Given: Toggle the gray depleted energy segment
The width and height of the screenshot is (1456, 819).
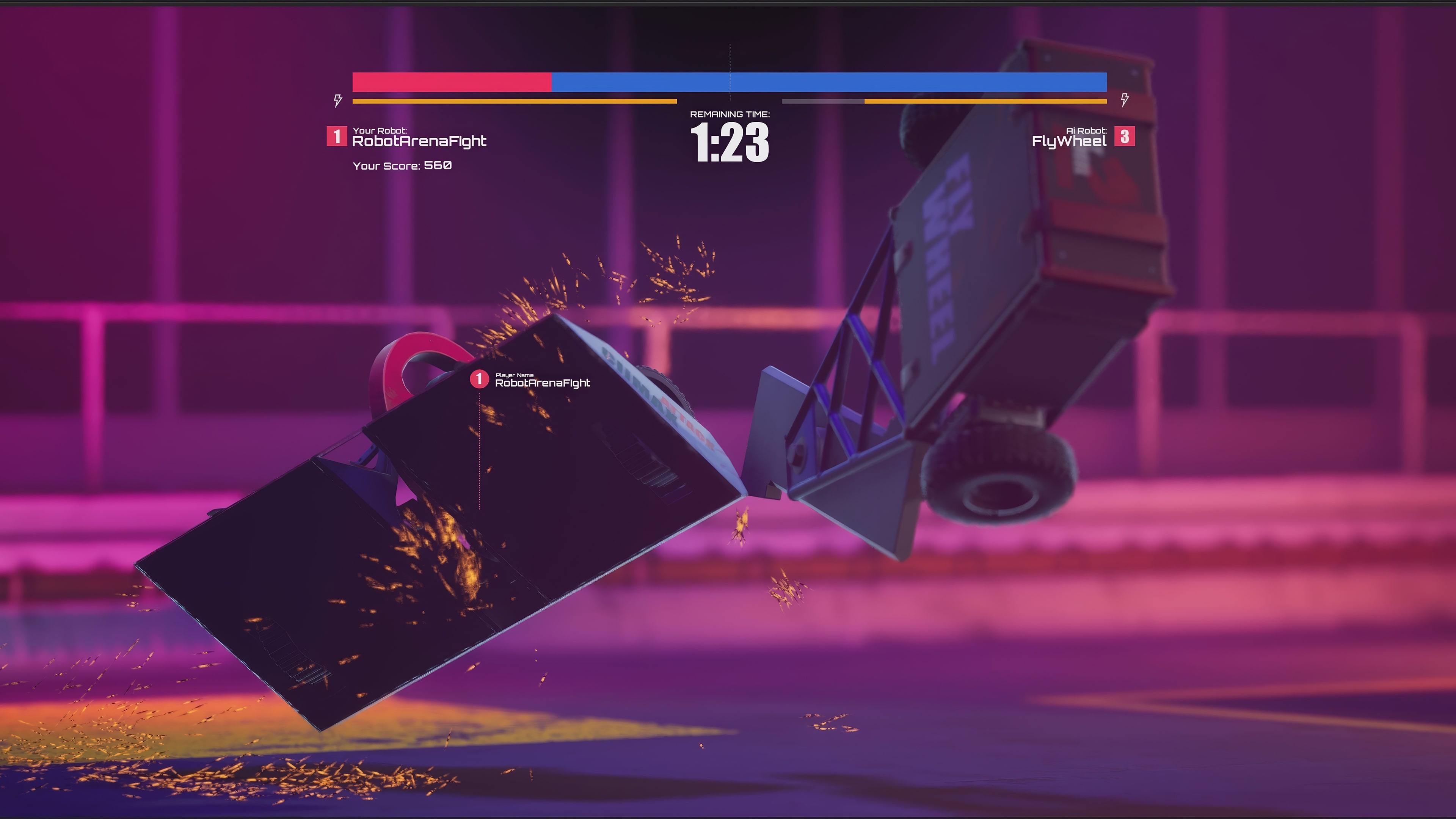Looking at the screenshot, I should coord(822,101).
